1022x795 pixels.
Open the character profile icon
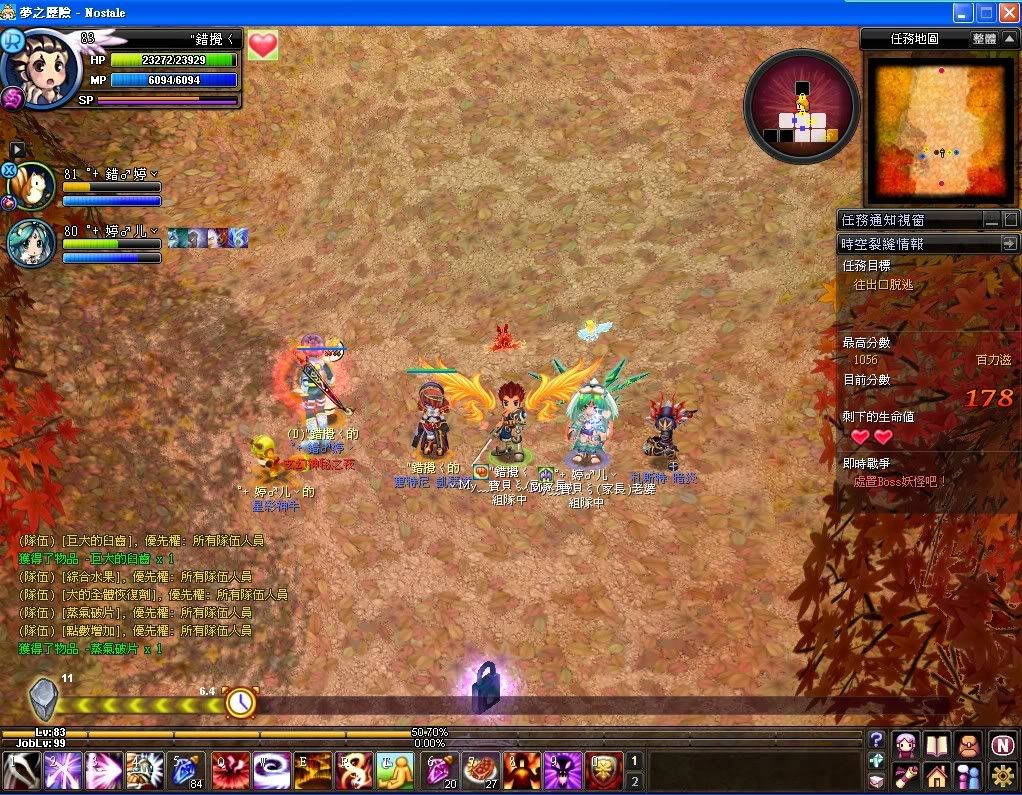(906, 745)
